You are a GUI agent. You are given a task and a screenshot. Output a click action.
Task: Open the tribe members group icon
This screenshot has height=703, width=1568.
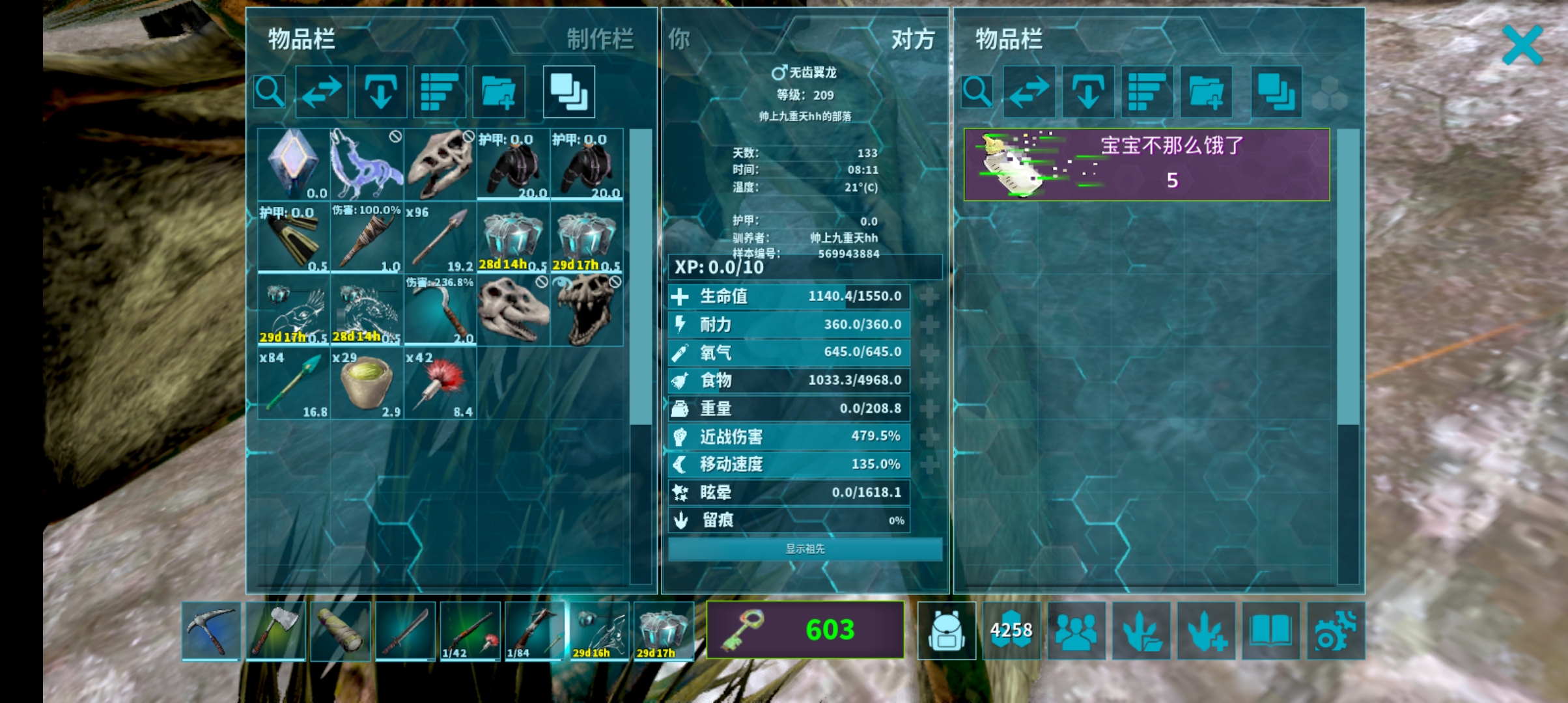tap(1076, 630)
